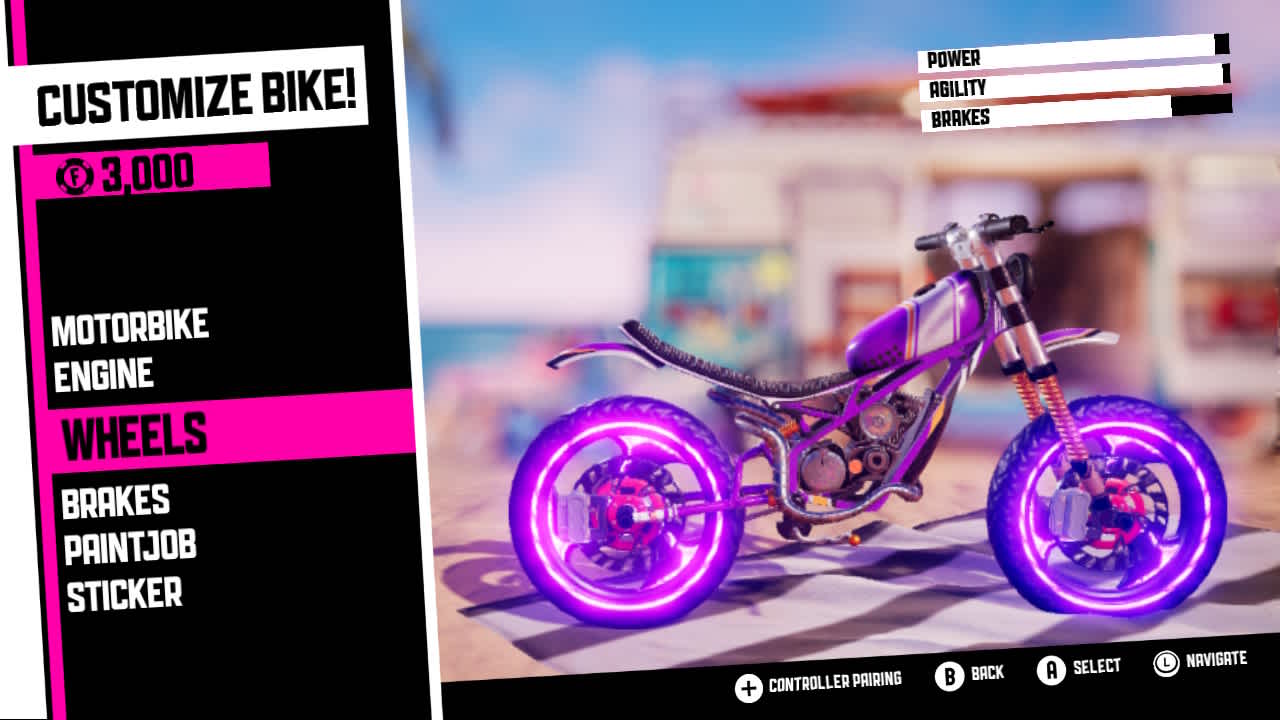This screenshot has height=720, width=1280.
Task: Click the circular B button icon
Action: click(949, 673)
